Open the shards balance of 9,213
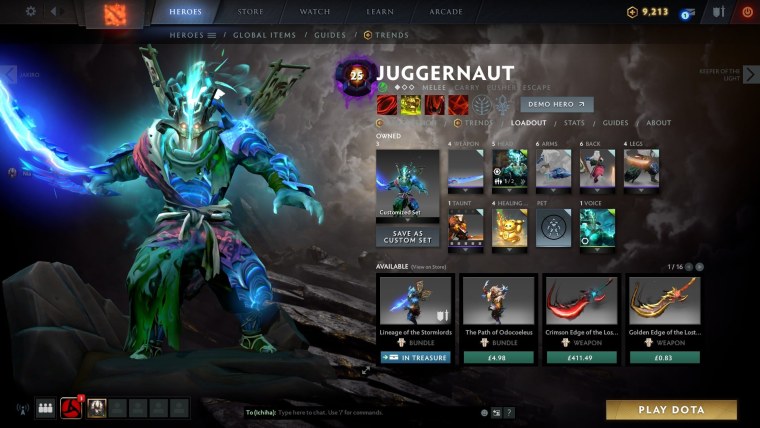 pos(647,12)
